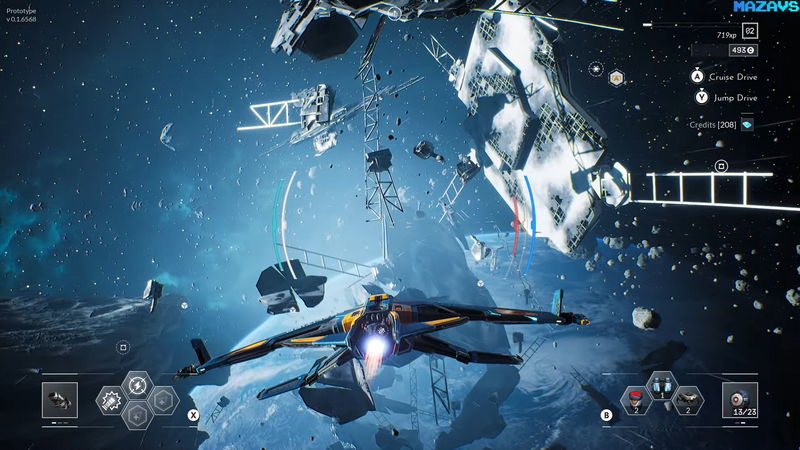Select the drone consumable slot

(686, 400)
